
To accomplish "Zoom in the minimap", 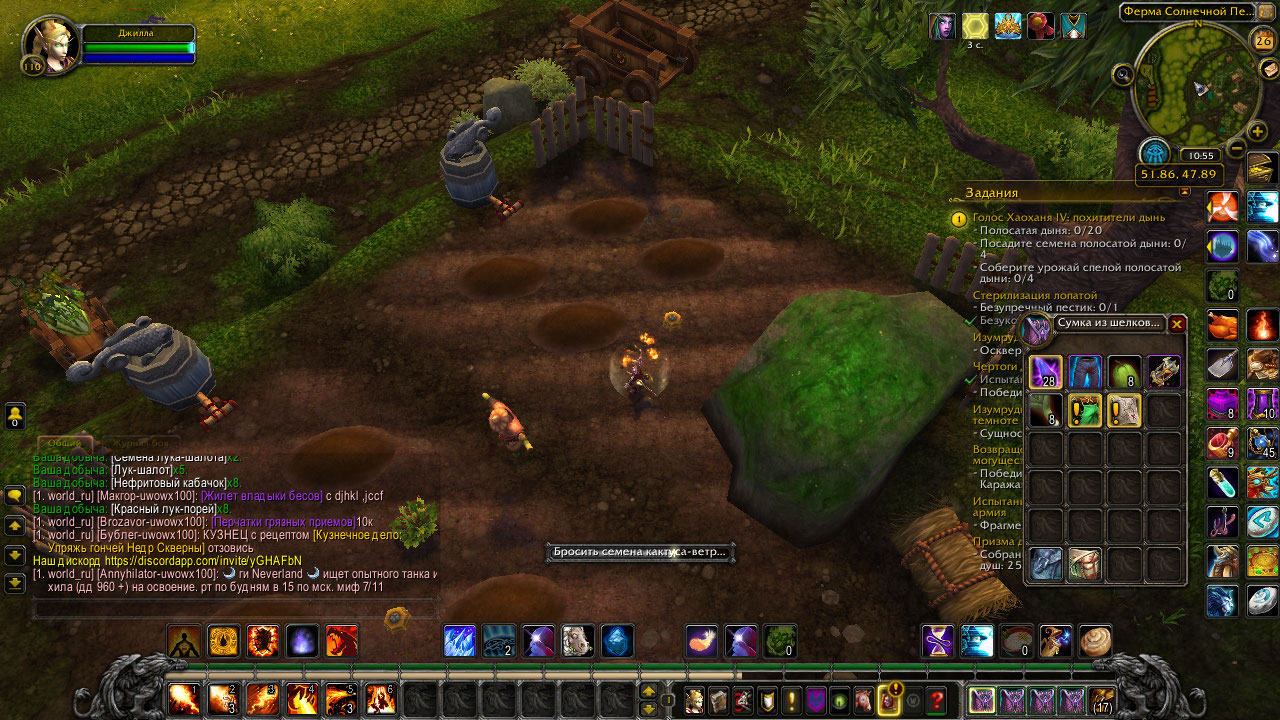I will coord(1258,132).
